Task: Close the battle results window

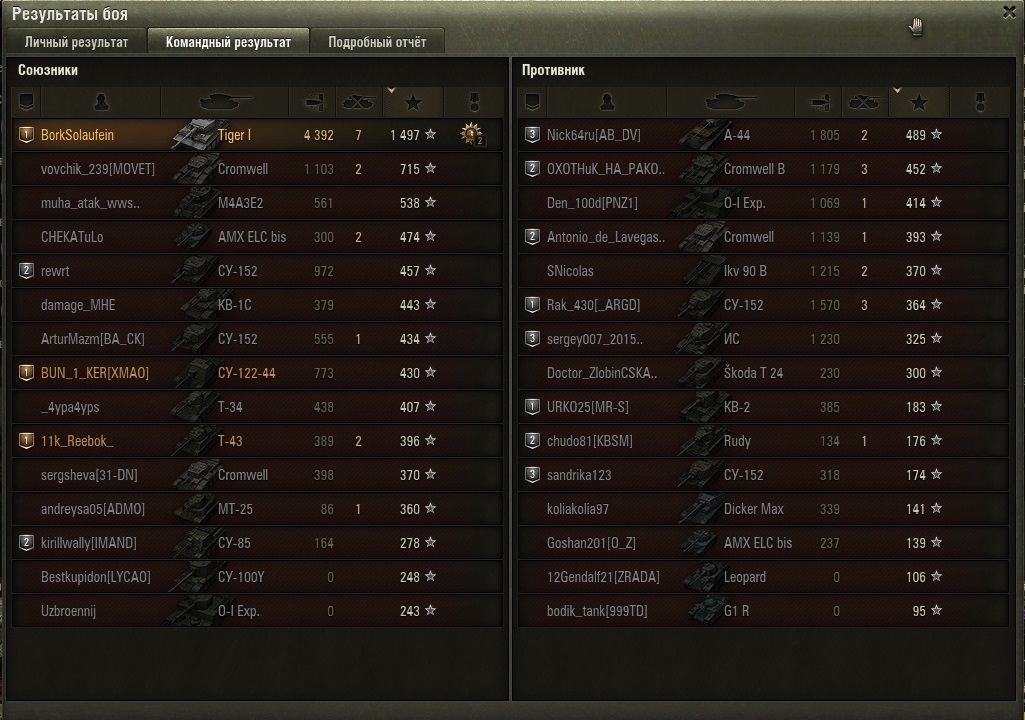Action: coord(1008,11)
